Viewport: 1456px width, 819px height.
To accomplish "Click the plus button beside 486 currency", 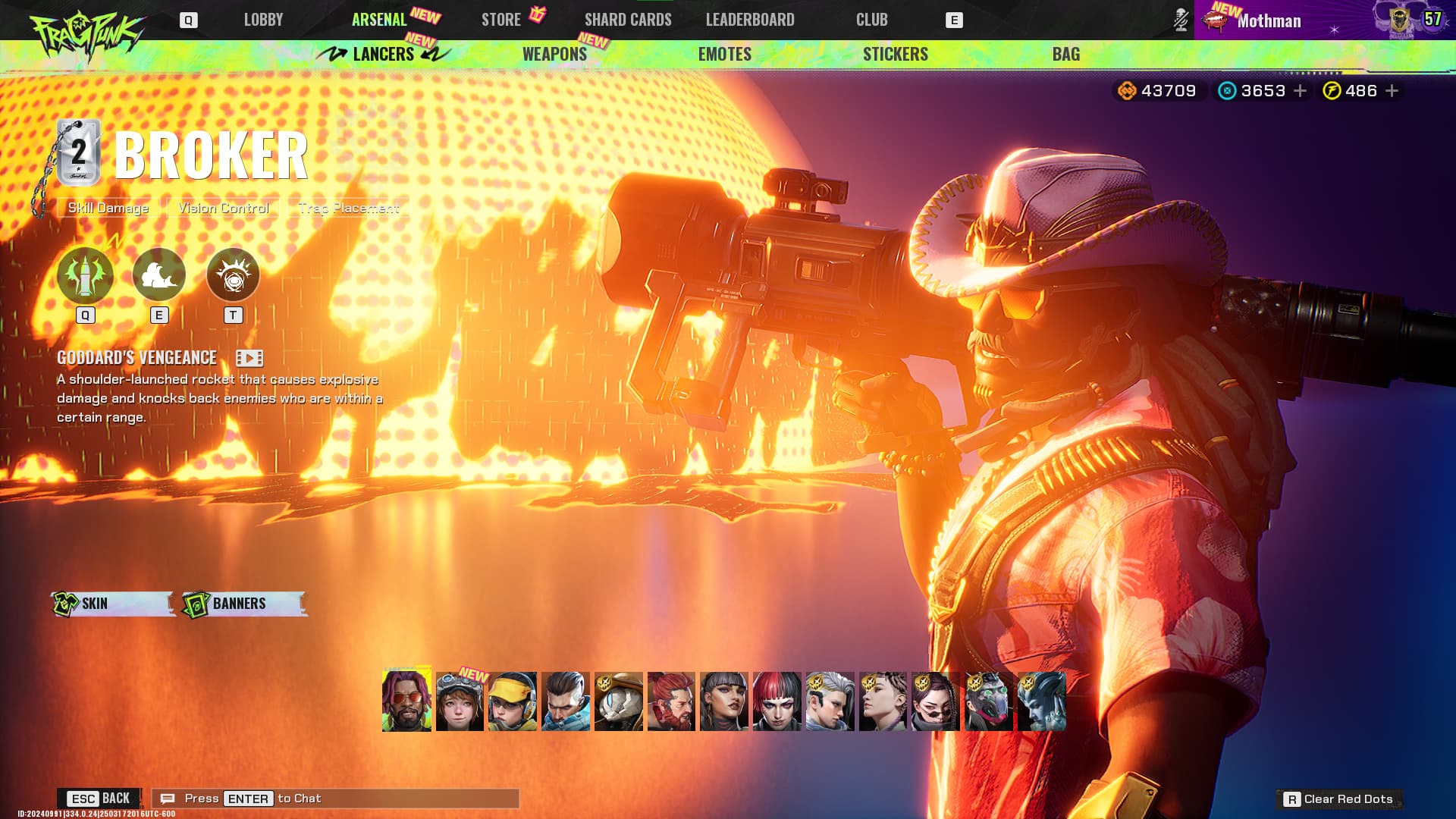I will point(1392,91).
